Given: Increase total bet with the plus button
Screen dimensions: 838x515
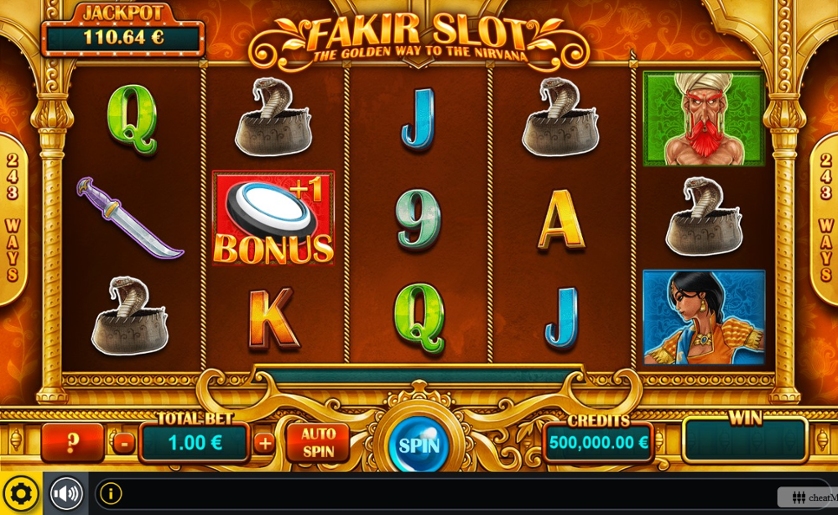Looking at the screenshot, I should click(x=264, y=443).
